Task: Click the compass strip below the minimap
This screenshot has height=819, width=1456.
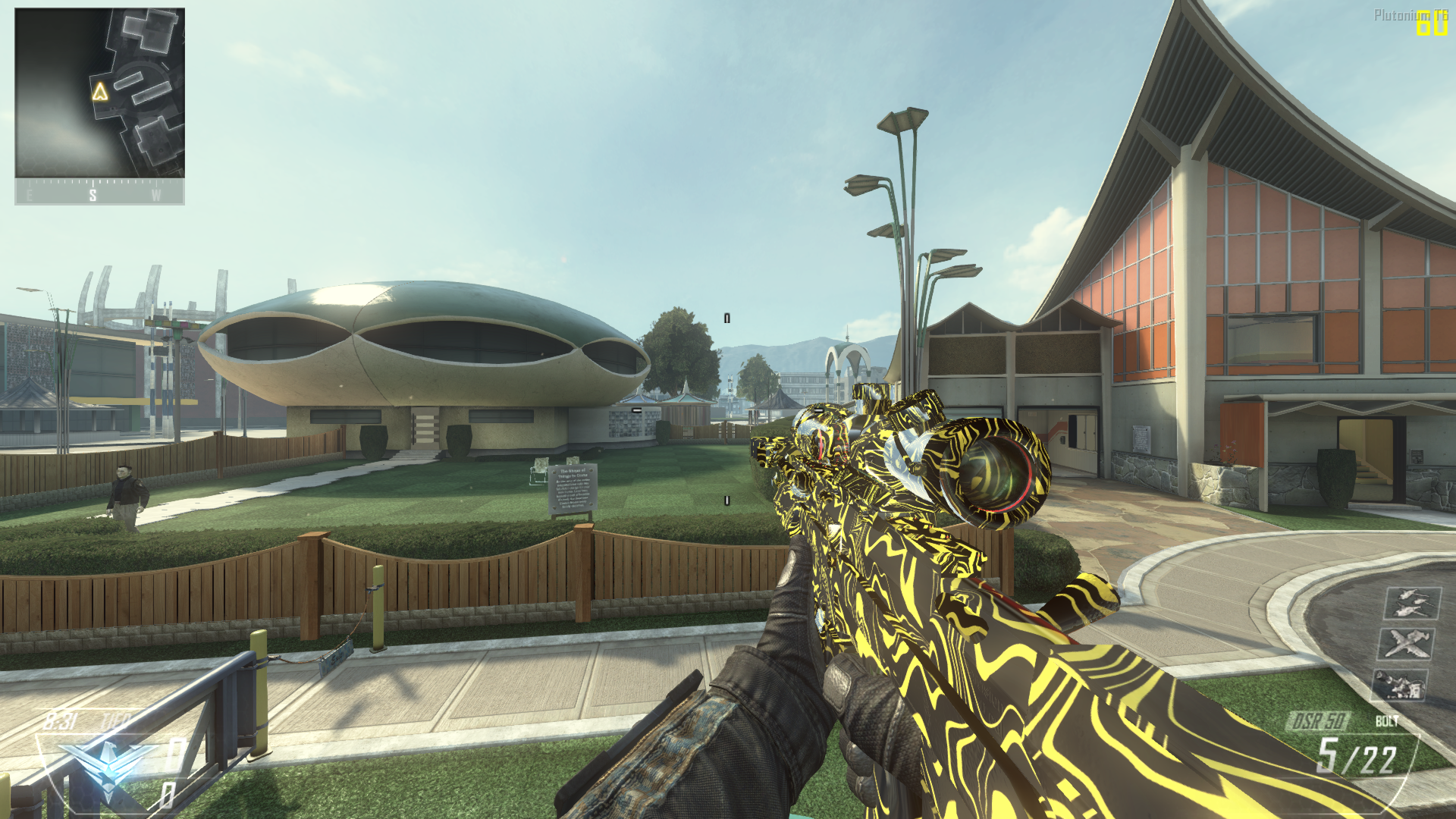Action: click(x=99, y=193)
